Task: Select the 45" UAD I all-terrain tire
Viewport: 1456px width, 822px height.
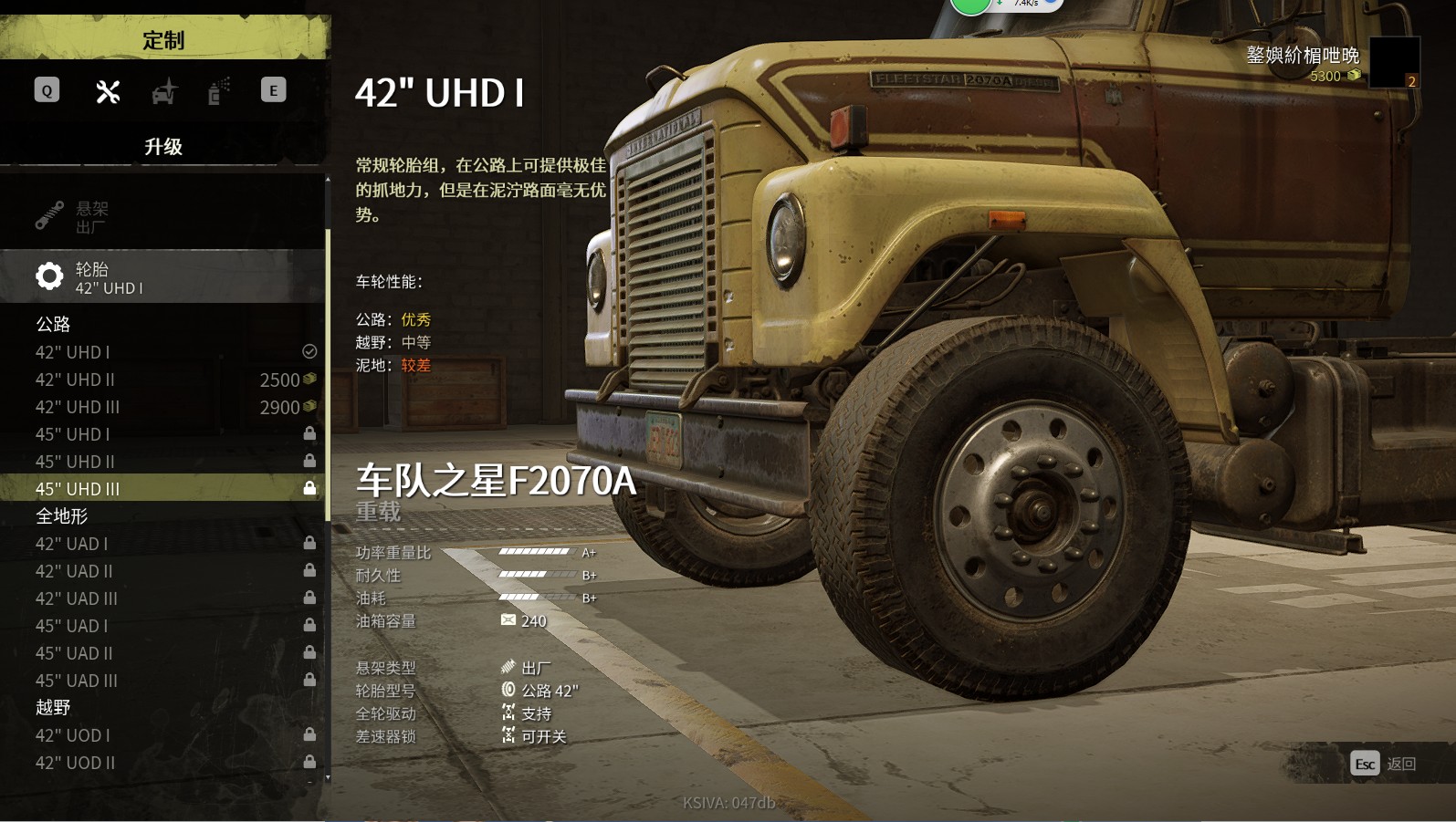Action: coord(162,626)
